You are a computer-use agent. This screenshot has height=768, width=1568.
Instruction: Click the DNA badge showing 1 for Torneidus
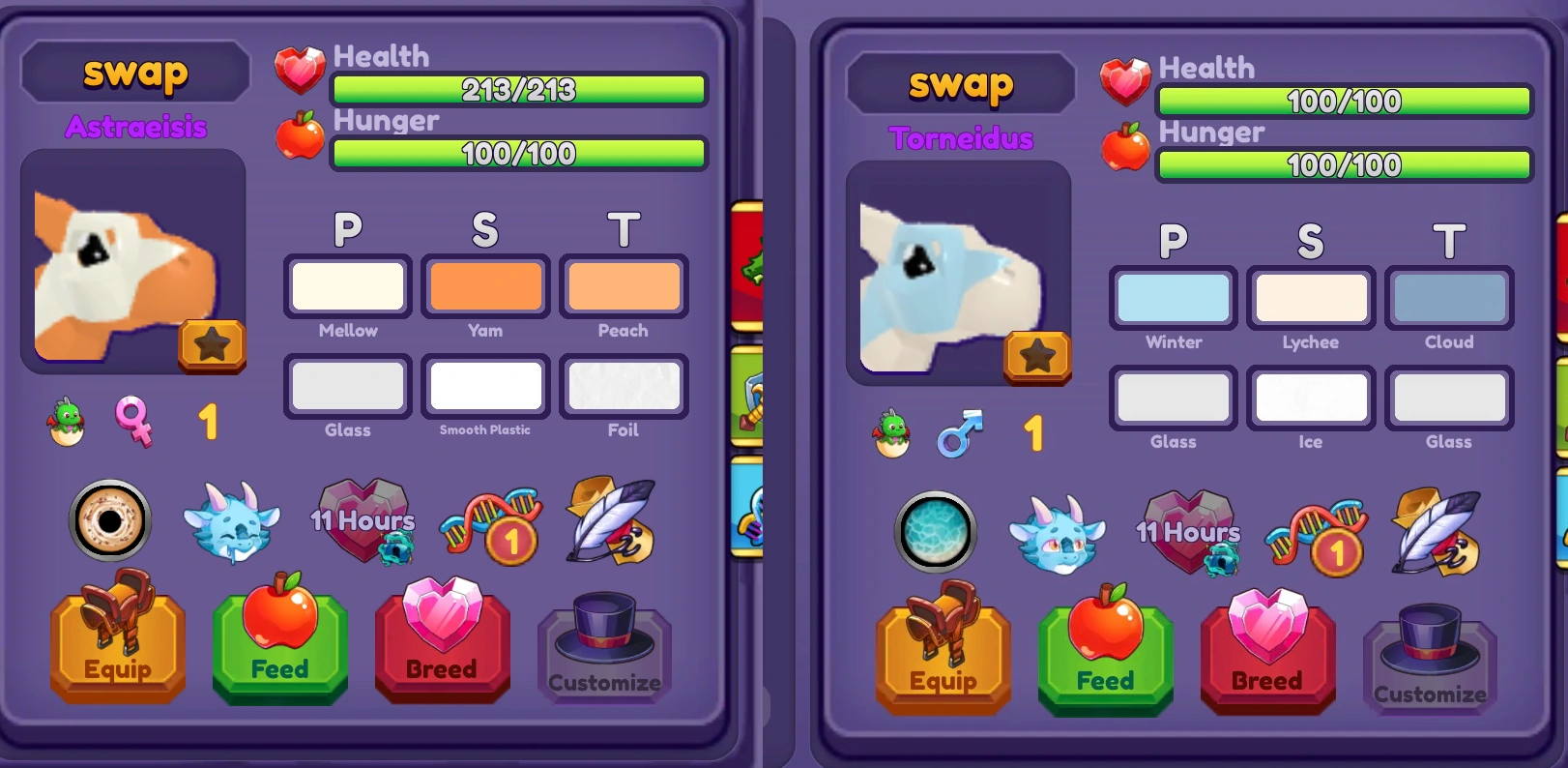tap(1316, 535)
